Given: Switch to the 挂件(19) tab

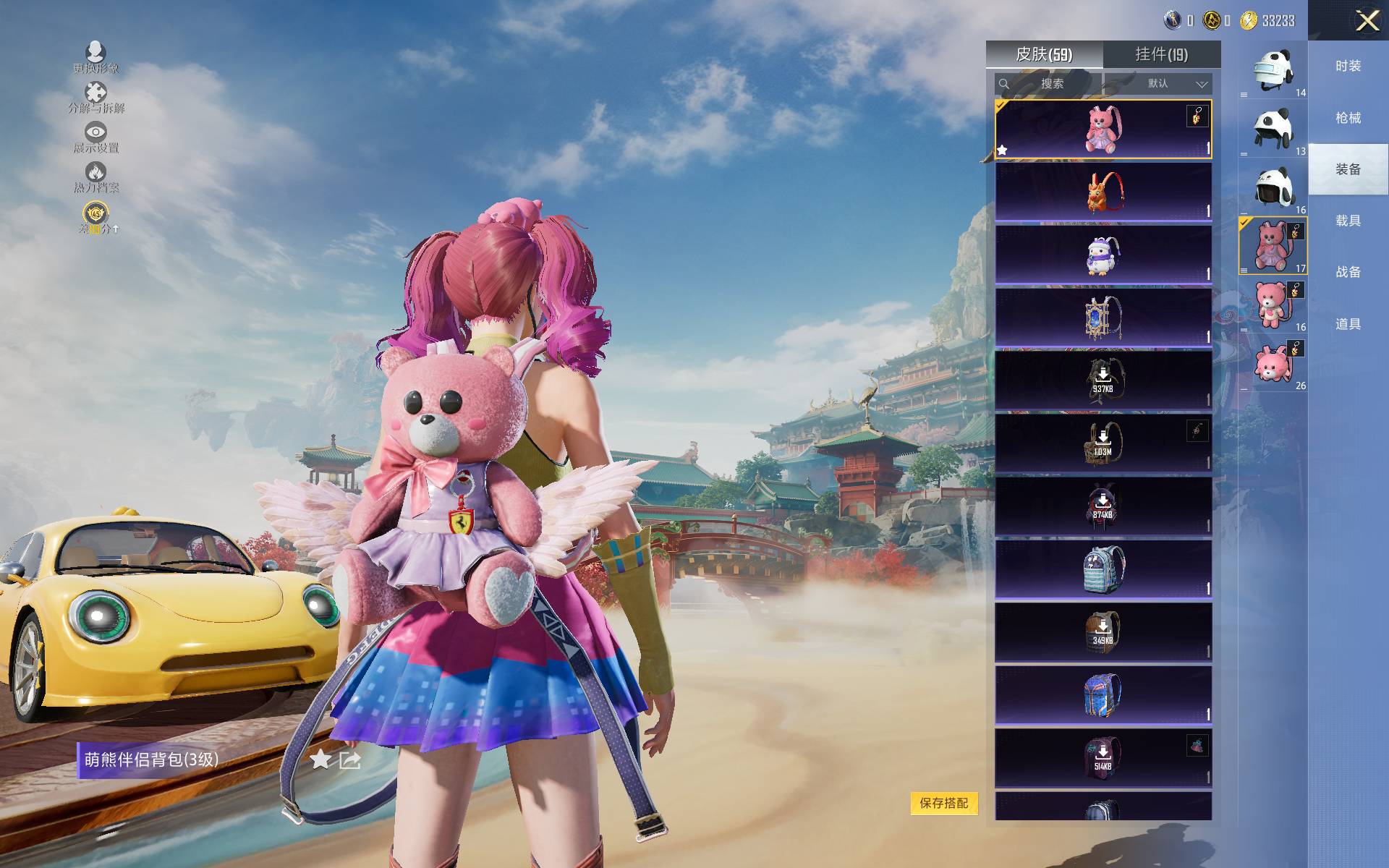Looking at the screenshot, I should (1161, 54).
